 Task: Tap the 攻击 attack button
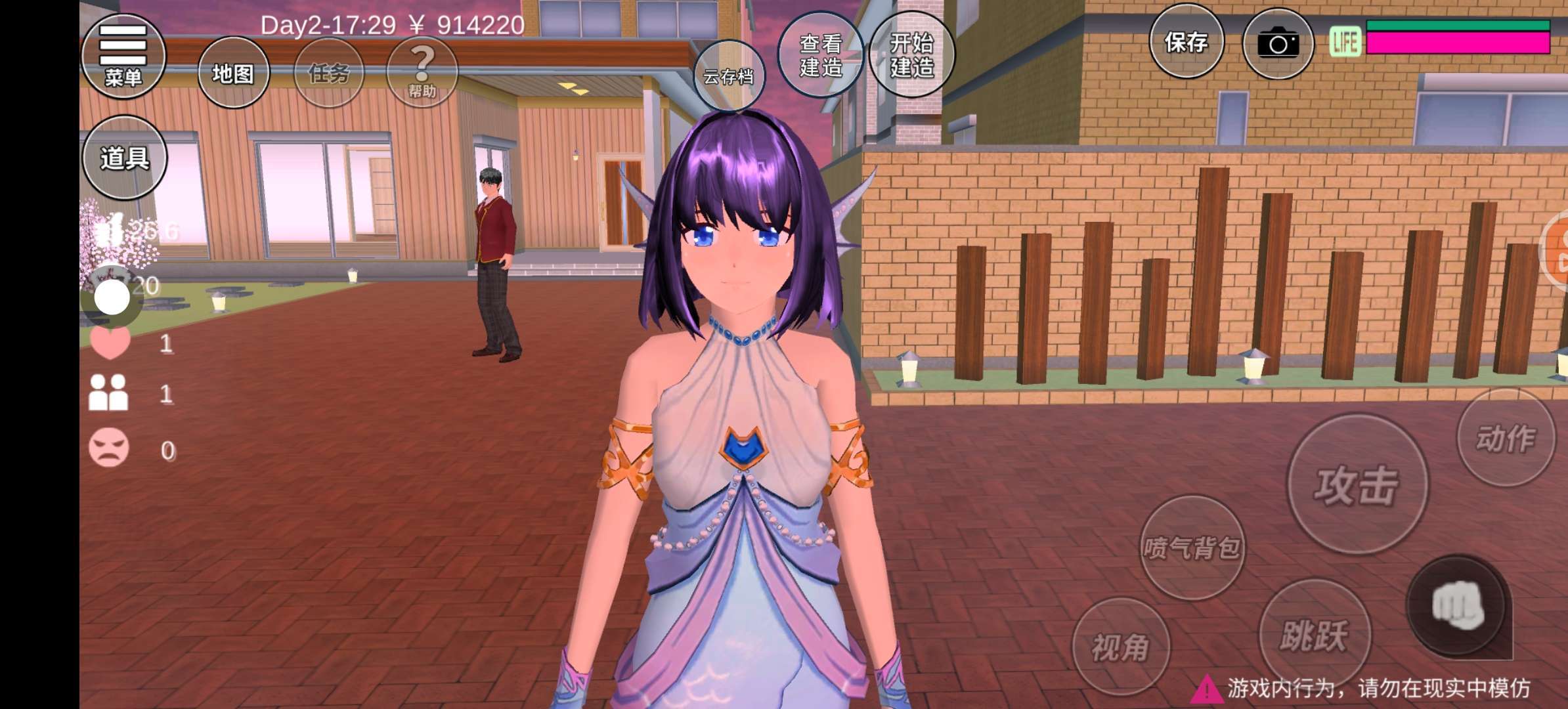1357,485
